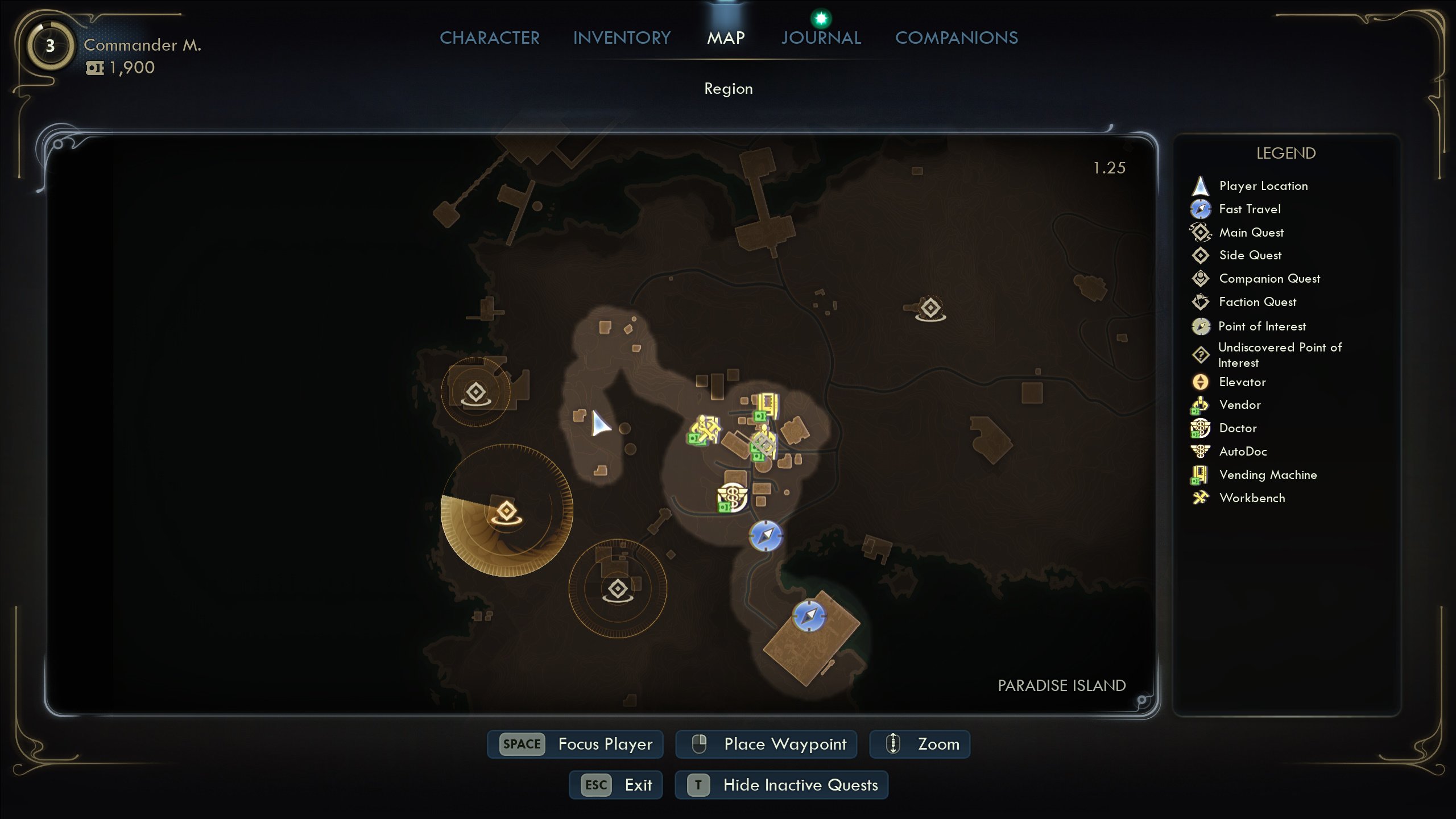Click the Zoom button
Viewport: 1456px width, 819px height.
click(920, 744)
